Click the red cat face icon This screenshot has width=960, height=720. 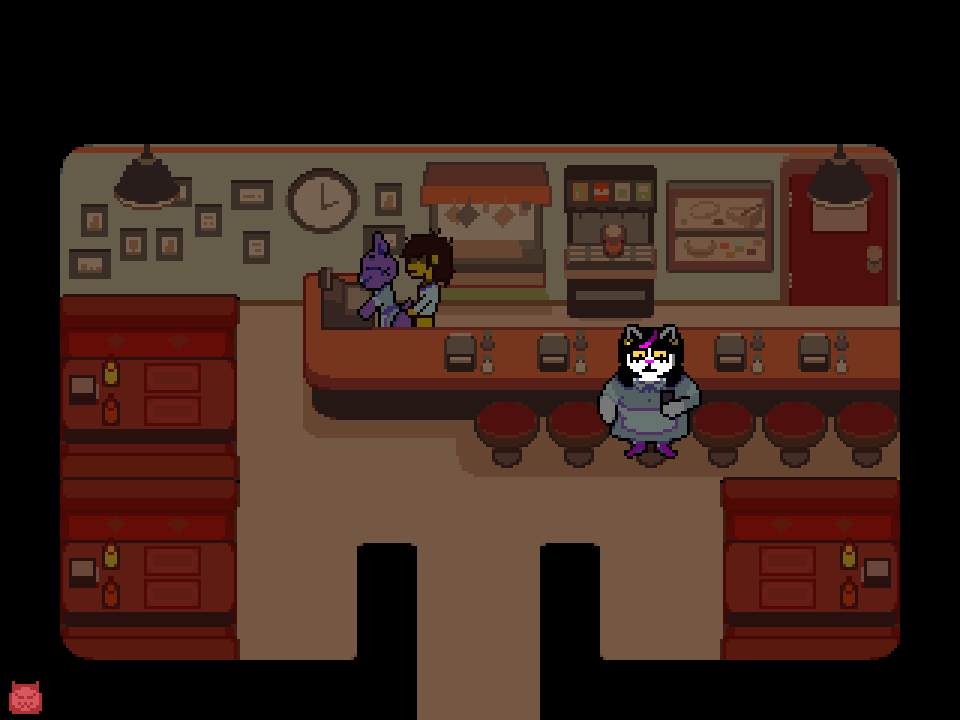pos(25,697)
